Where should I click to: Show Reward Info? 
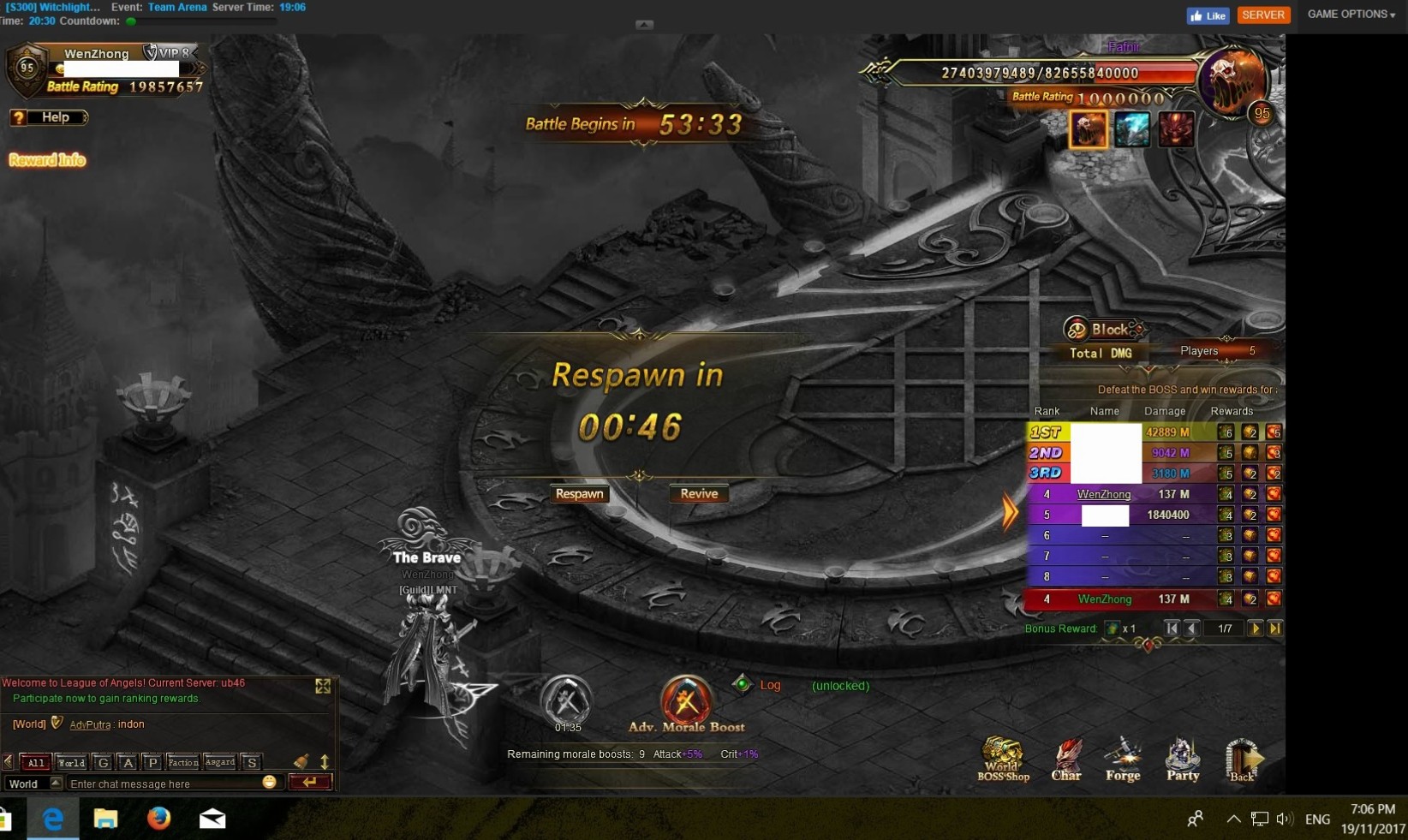coord(47,160)
